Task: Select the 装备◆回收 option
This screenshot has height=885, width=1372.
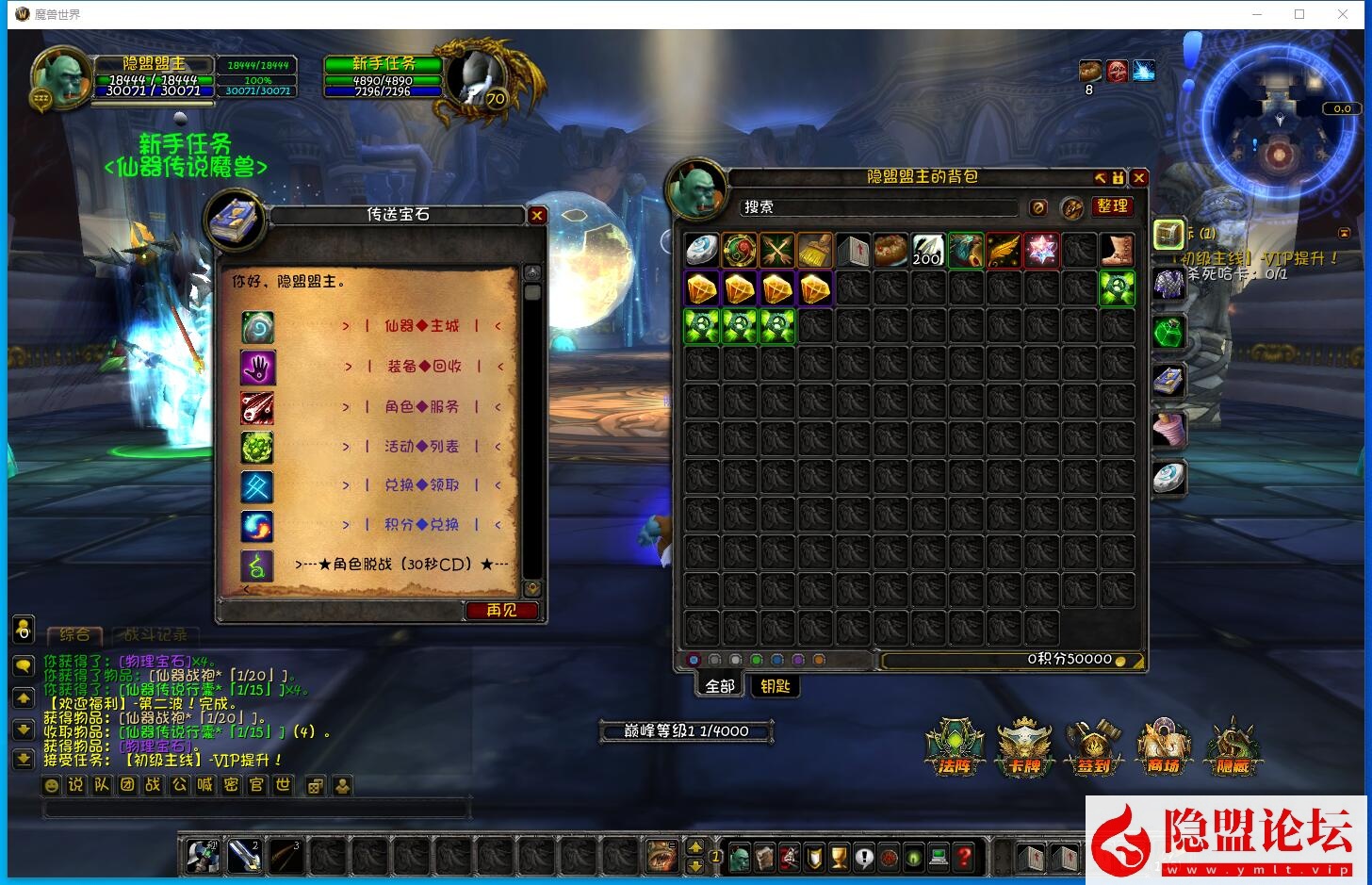Action: click(423, 367)
